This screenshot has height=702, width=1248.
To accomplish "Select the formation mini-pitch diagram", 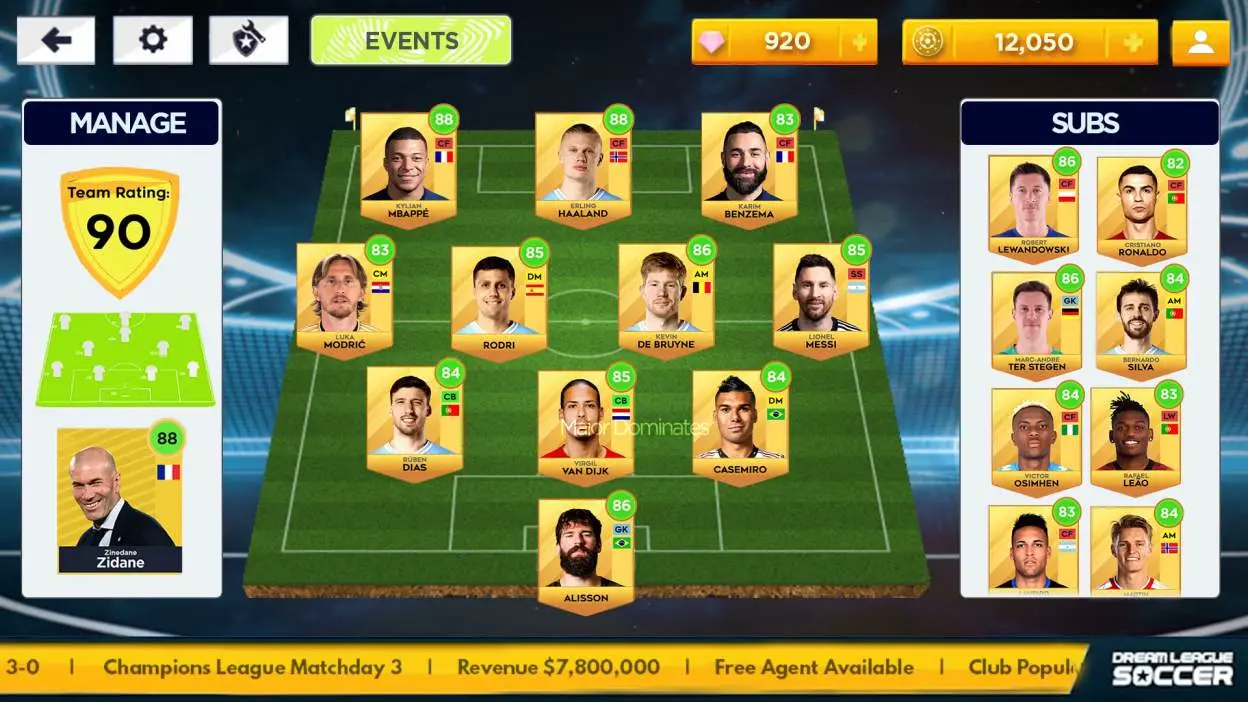I will (125, 360).
